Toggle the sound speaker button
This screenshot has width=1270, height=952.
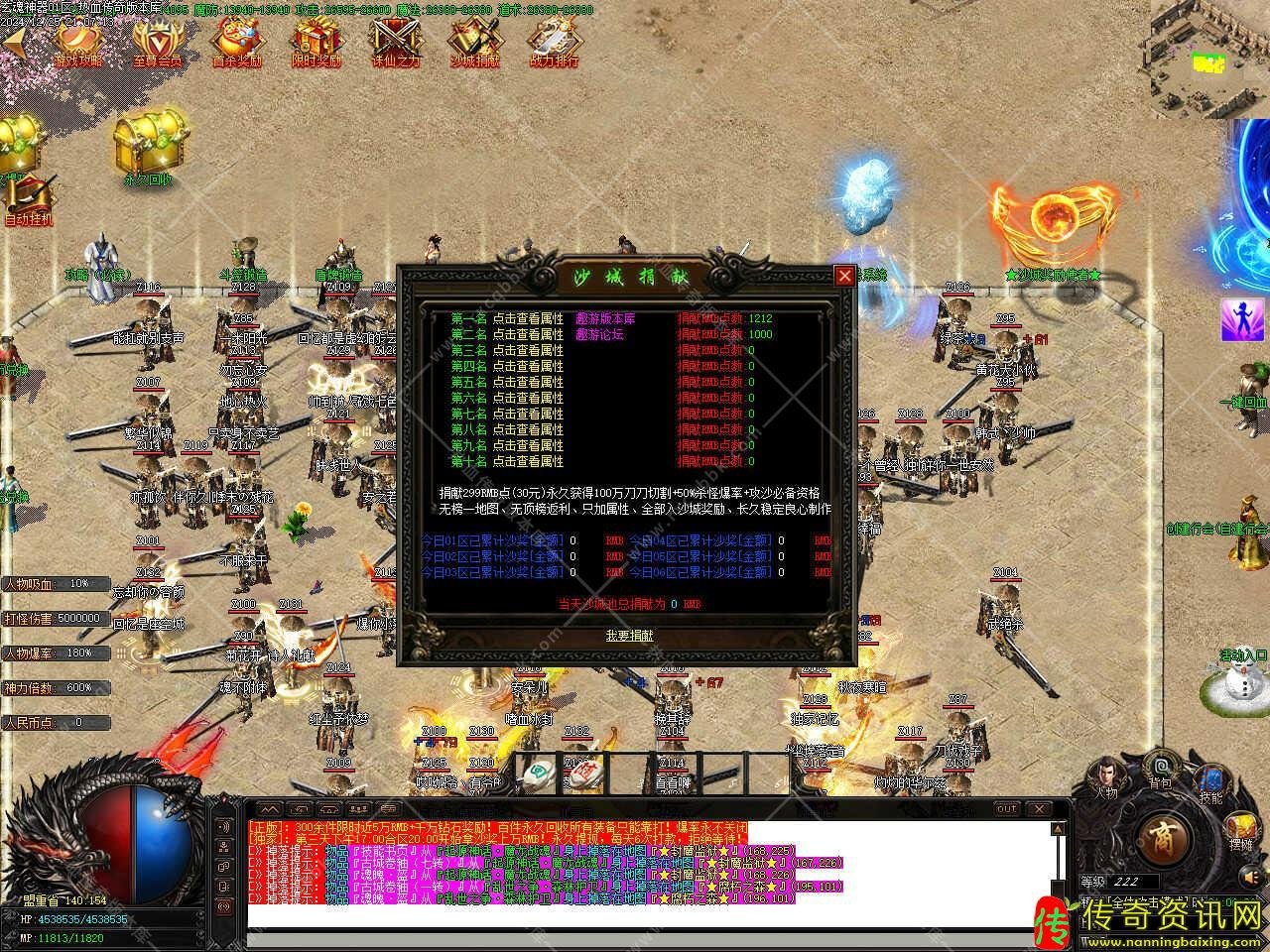coord(1253,877)
